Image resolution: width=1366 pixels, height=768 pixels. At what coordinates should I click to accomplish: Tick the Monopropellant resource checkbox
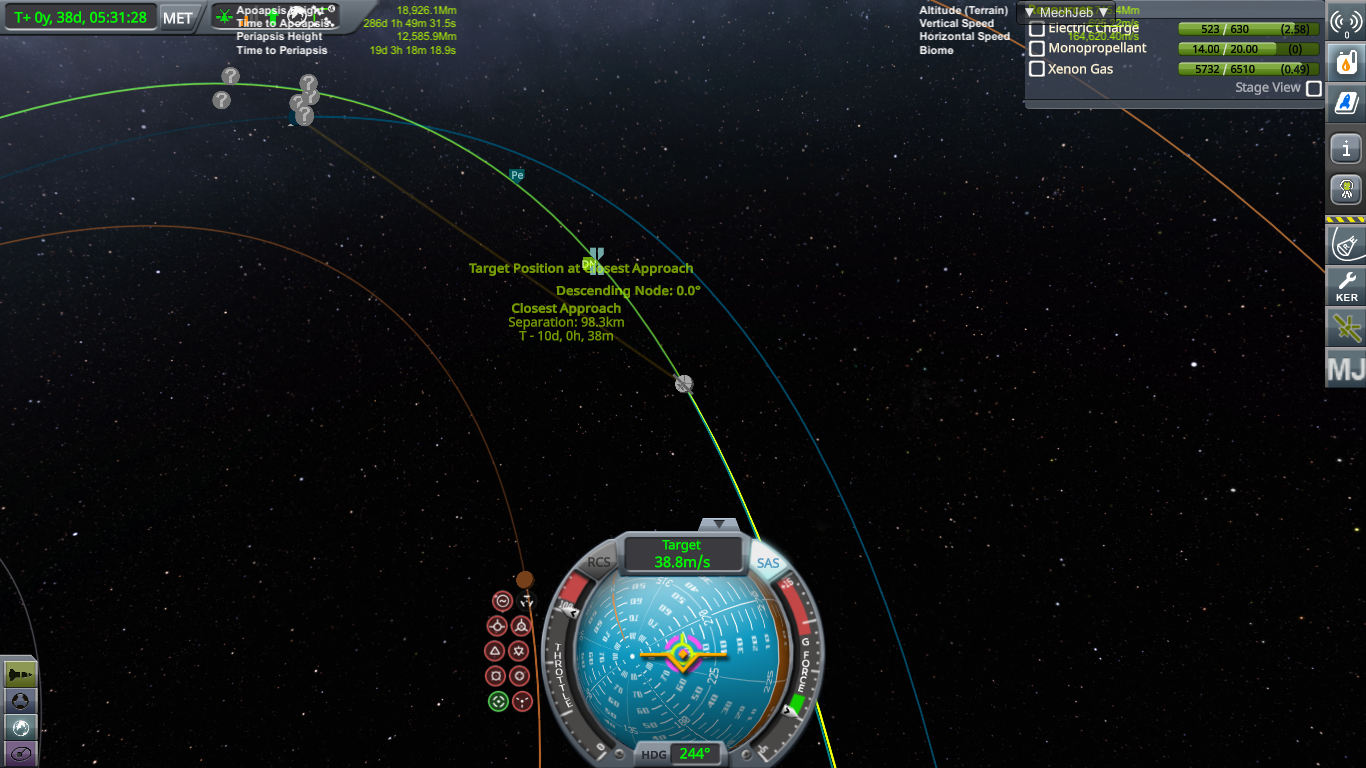click(1037, 49)
